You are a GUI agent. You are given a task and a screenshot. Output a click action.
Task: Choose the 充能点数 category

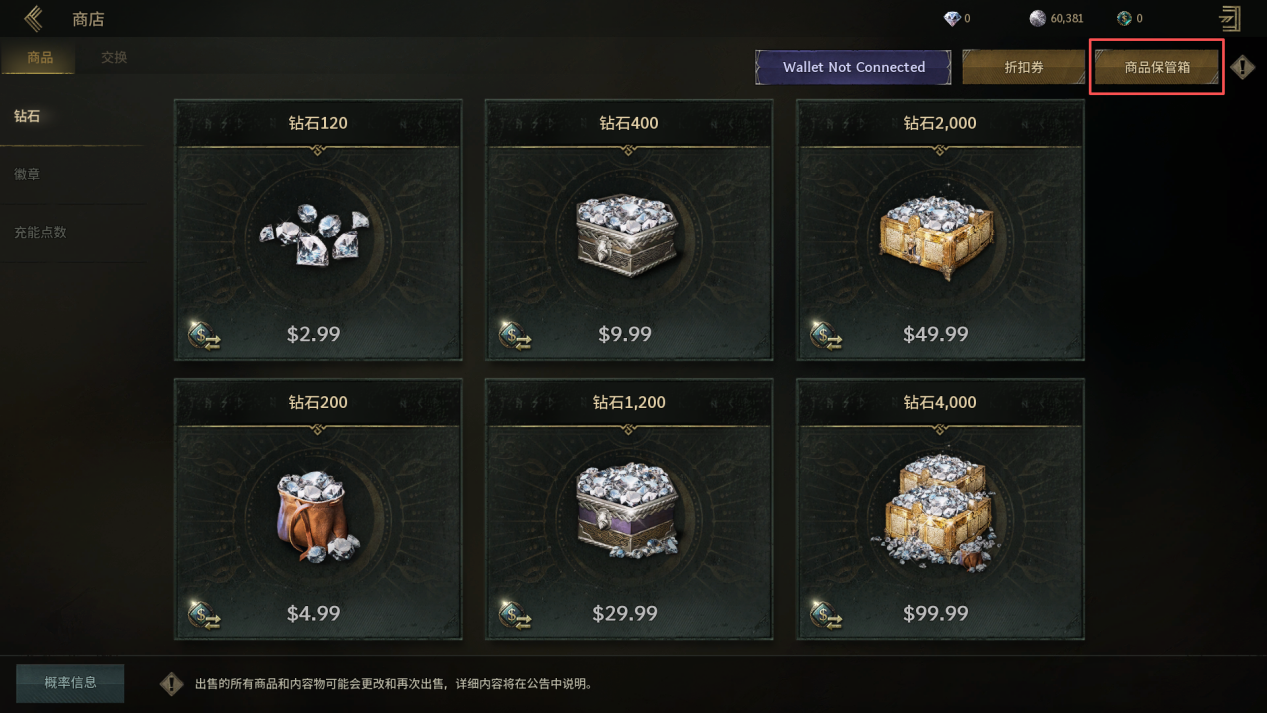40,232
